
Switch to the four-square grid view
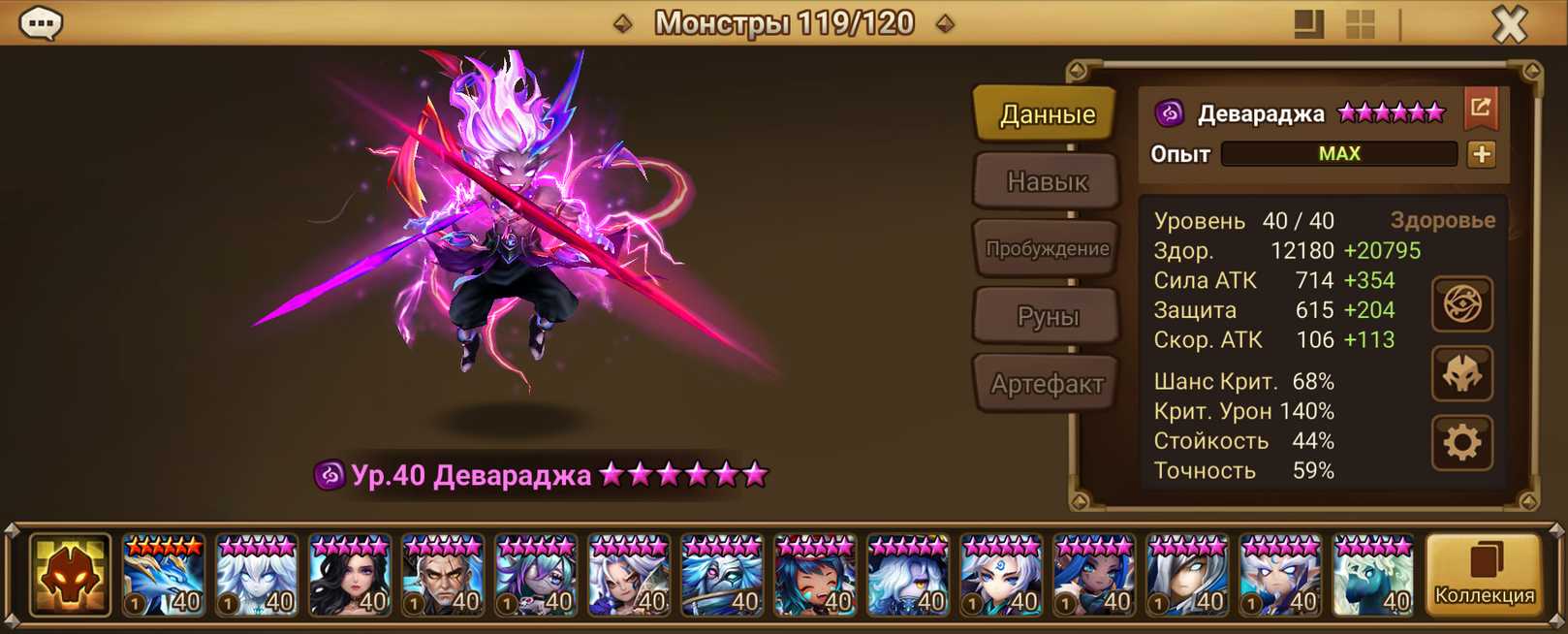(1361, 24)
